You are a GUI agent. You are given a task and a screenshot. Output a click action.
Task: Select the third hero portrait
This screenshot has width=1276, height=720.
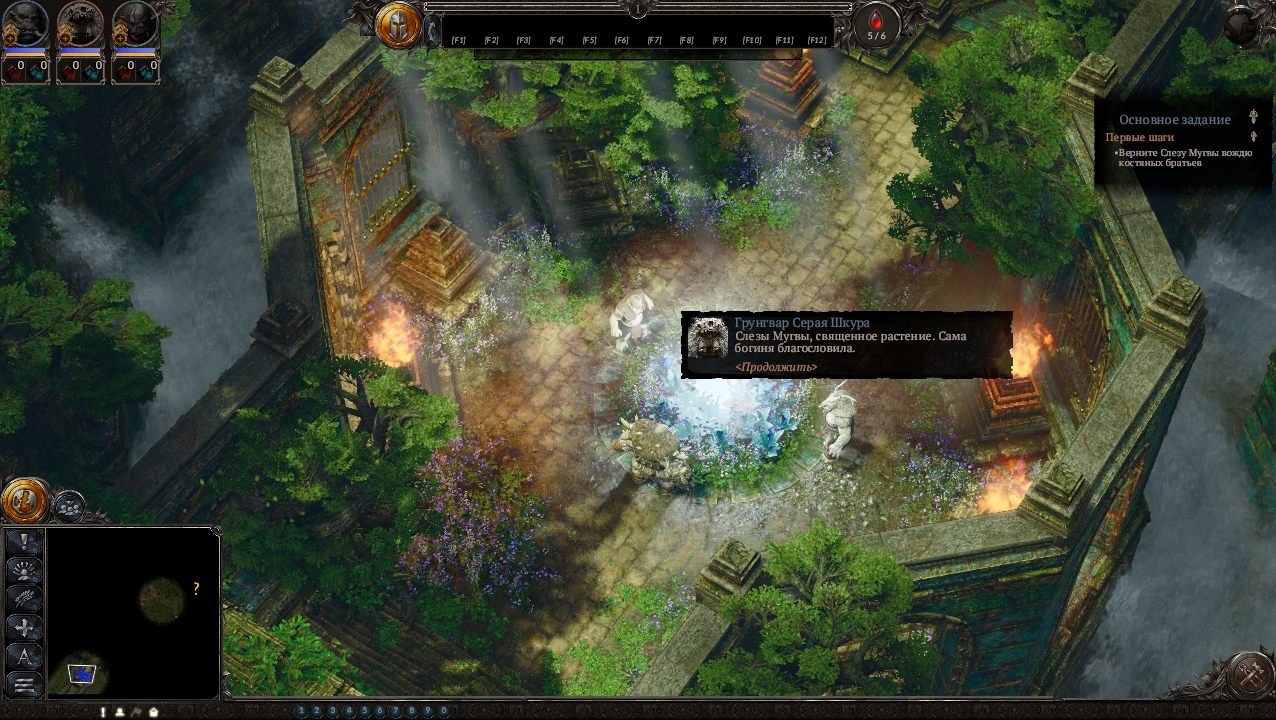point(134,24)
